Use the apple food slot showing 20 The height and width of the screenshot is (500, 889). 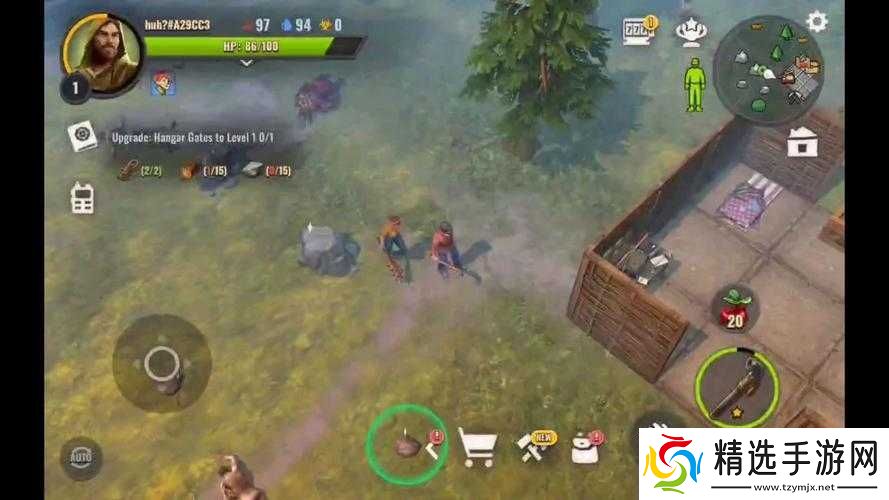tap(735, 311)
